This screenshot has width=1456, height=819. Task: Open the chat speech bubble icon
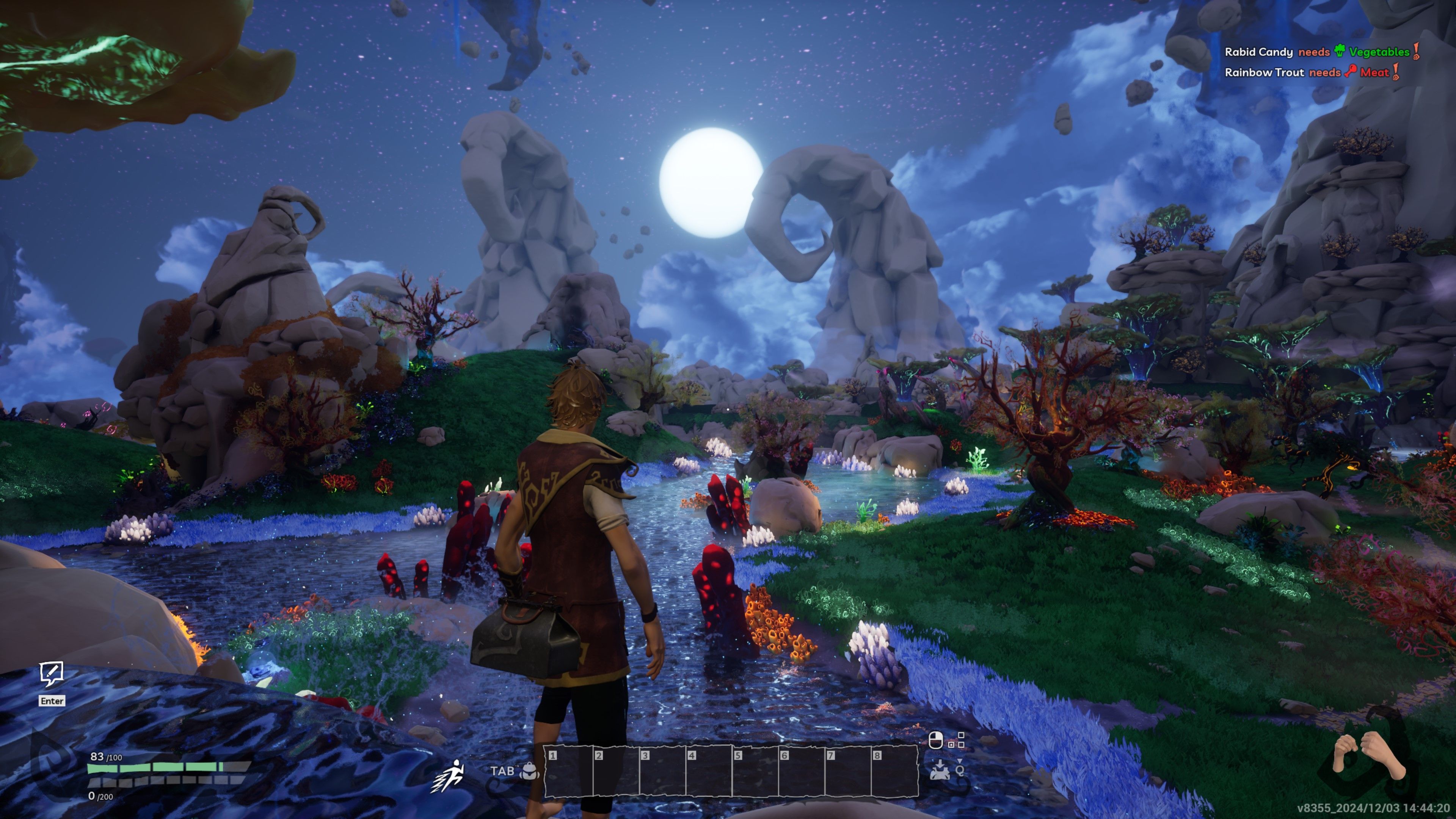tap(52, 674)
